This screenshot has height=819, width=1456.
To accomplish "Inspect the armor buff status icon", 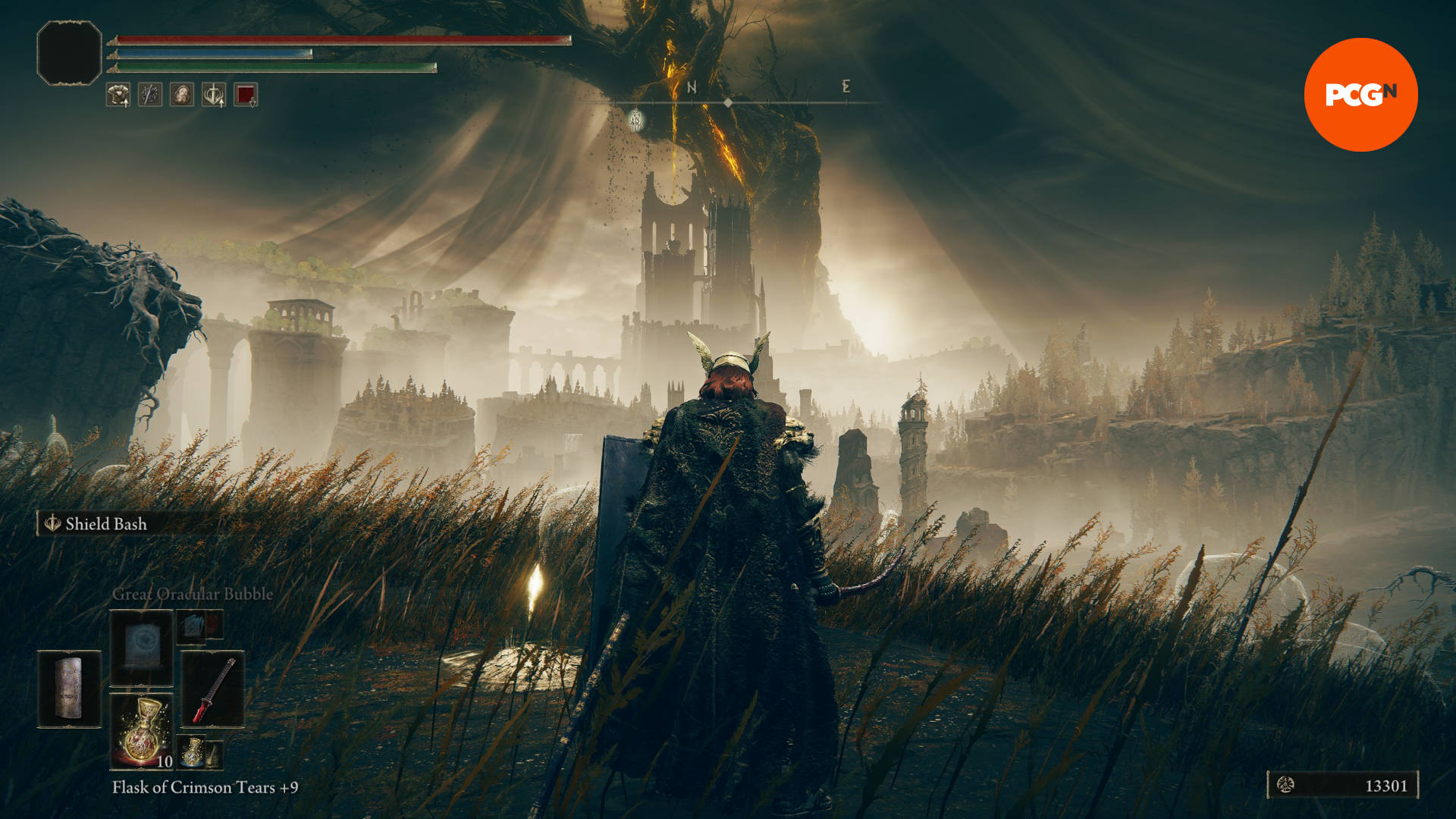I will click(118, 95).
